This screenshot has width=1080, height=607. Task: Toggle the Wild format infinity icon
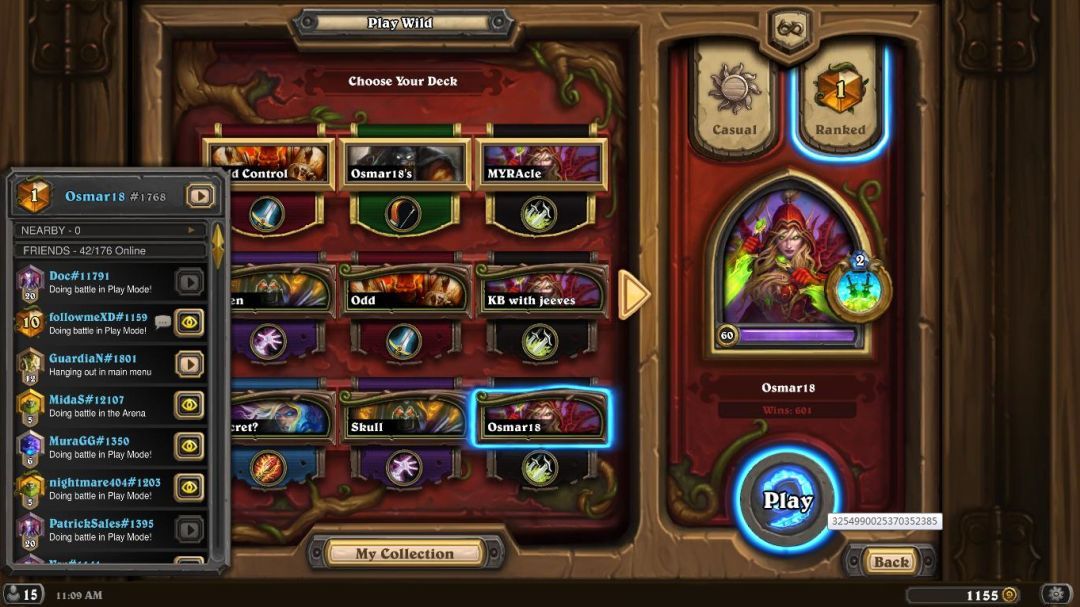[790, 28]
